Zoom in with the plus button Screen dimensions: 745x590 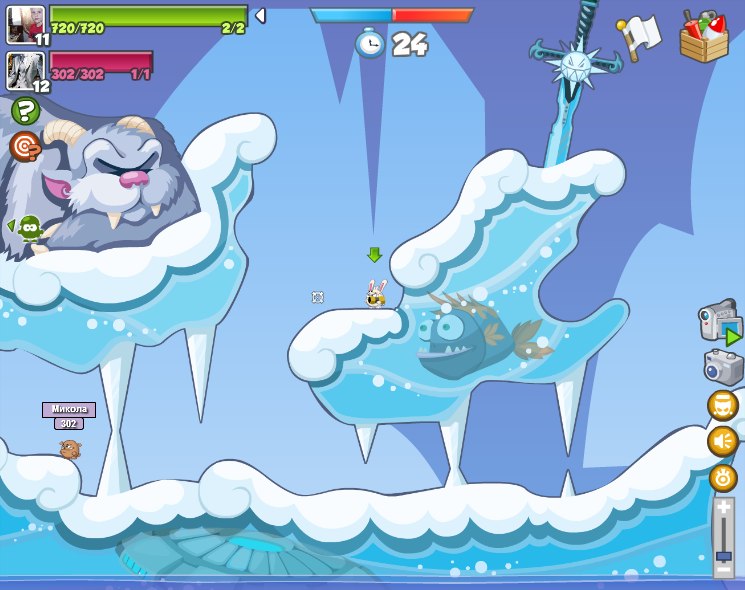(x=723, y=509)
